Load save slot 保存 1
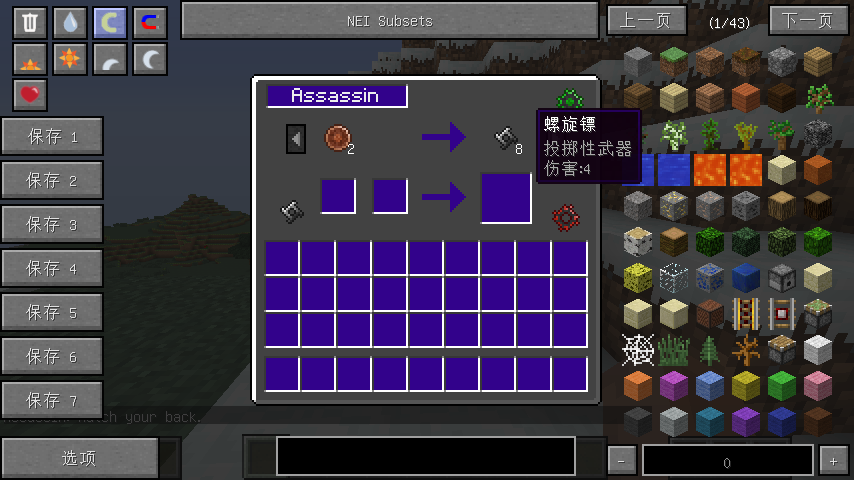854x480 pixels. pyautogui.click(x=52, y=137)
